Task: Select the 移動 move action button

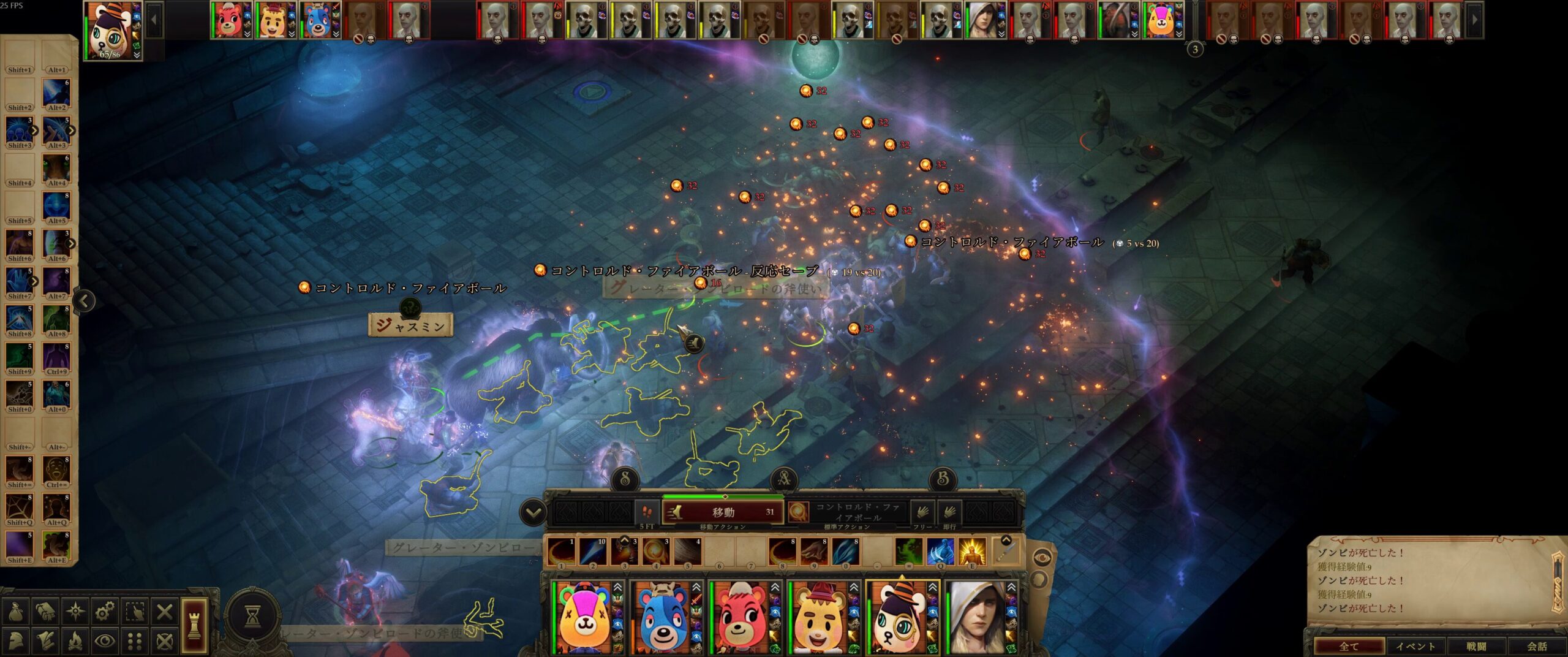Action: pyautogui.click(x=723, y=512)
